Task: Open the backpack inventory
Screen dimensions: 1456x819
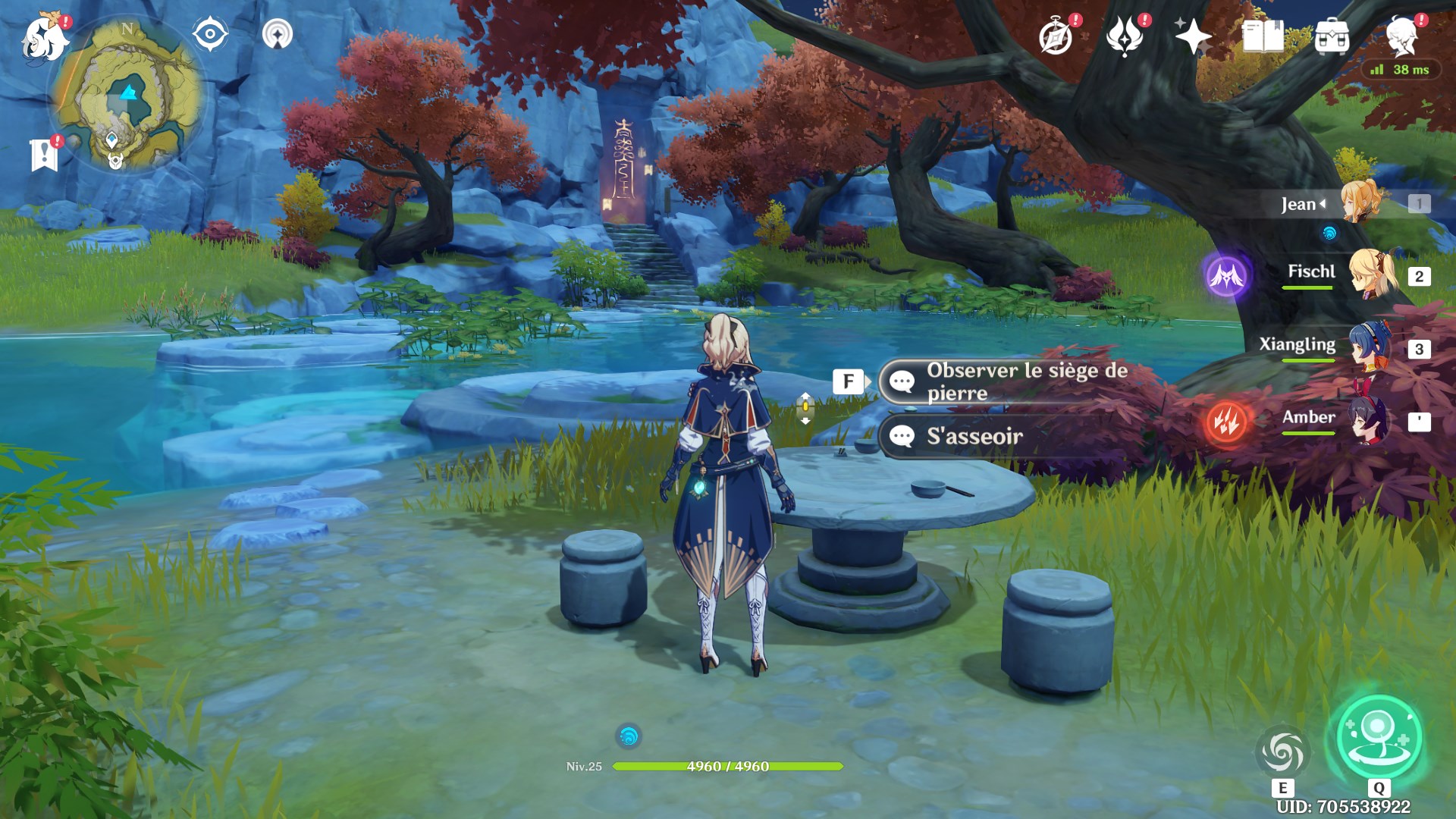Action: 1332,36
